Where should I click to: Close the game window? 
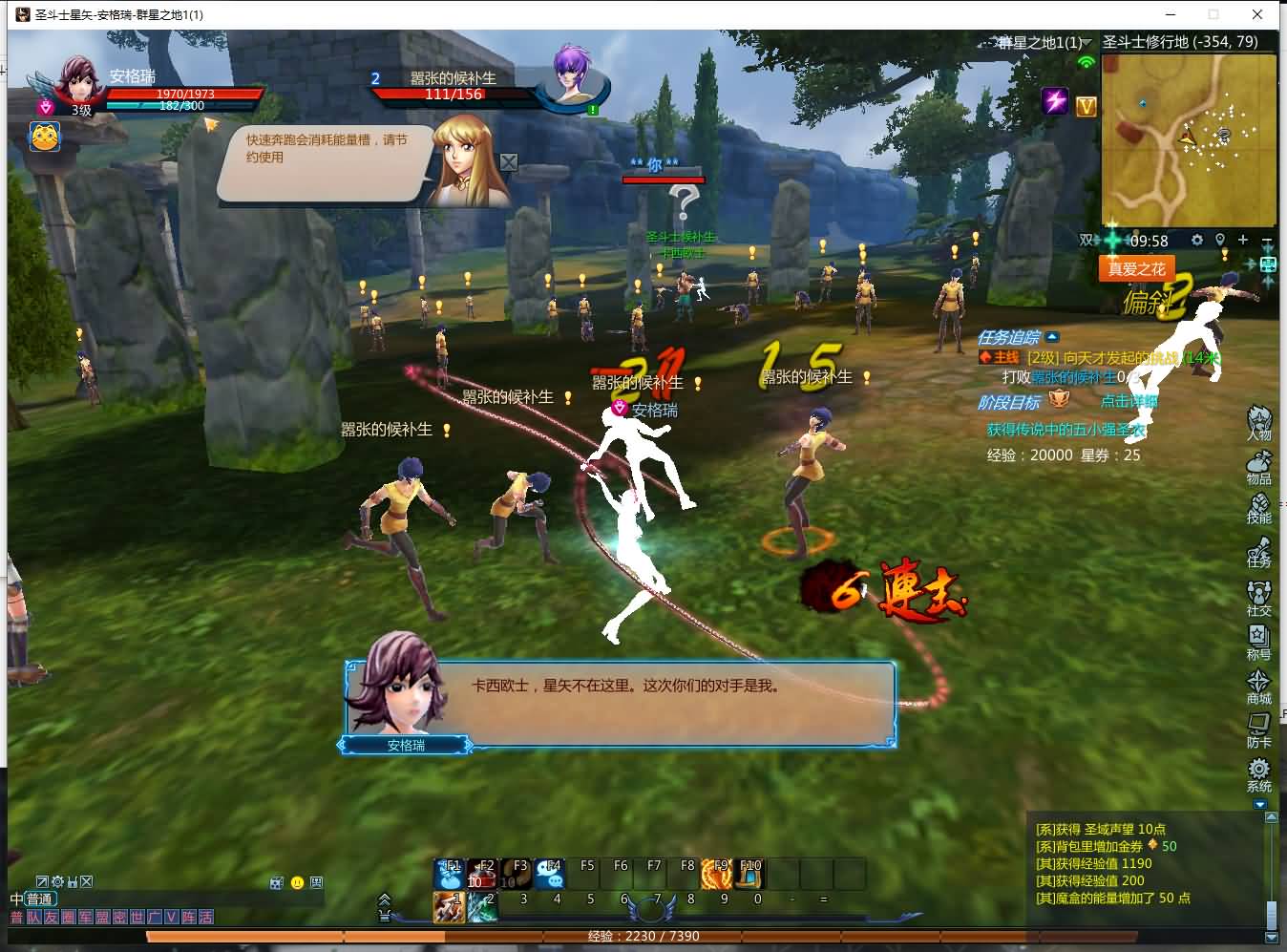point(1258,14)
